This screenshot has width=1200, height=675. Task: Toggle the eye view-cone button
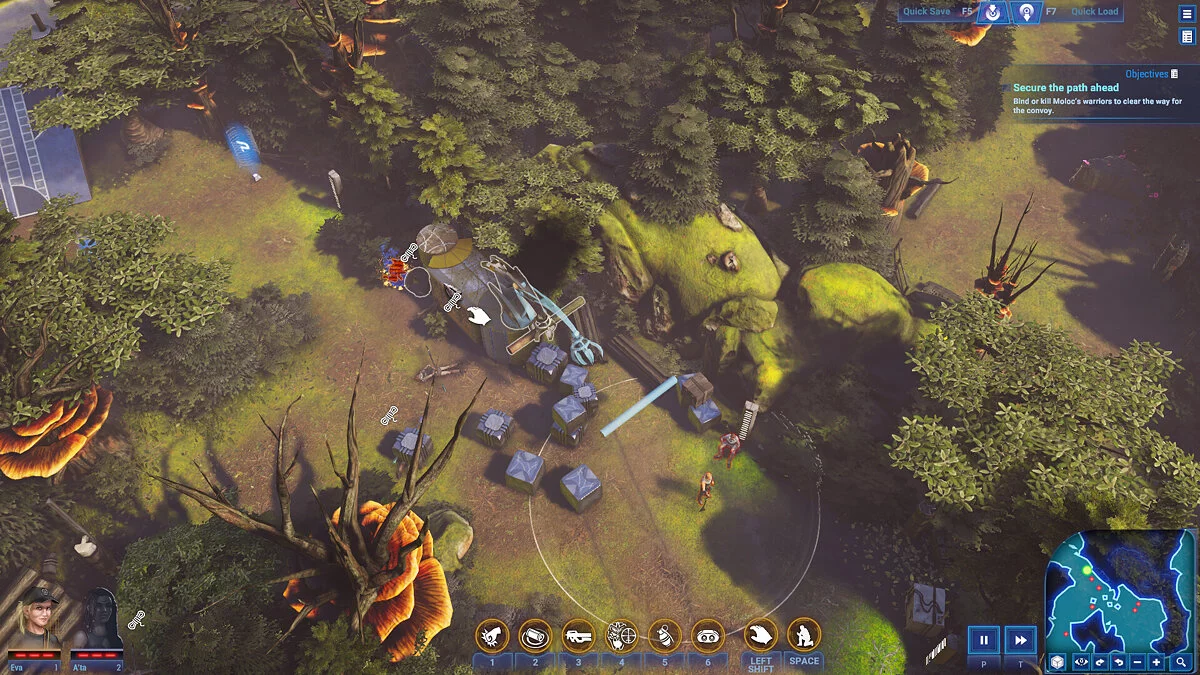[1080, 662]
